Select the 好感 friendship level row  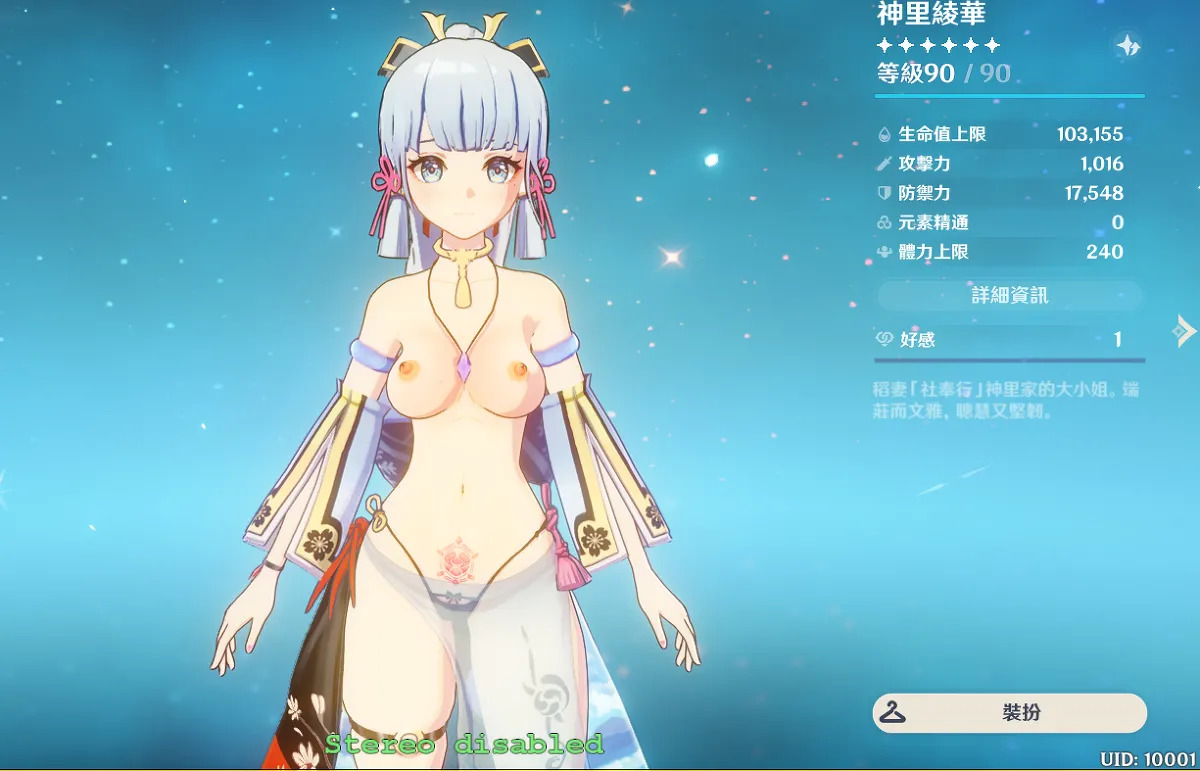1009,340
